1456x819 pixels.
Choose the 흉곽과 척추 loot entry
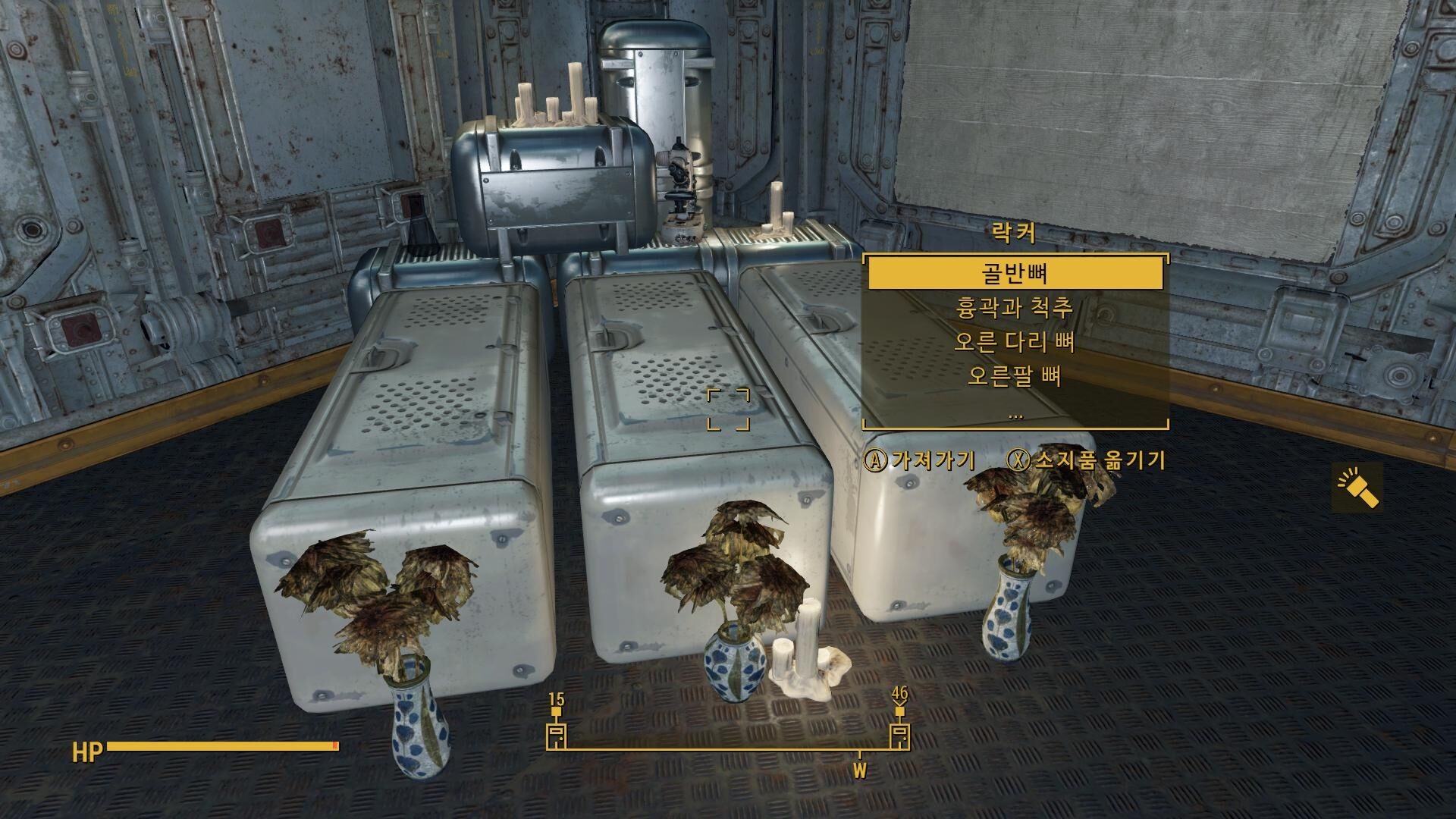tap(1015, 309)
